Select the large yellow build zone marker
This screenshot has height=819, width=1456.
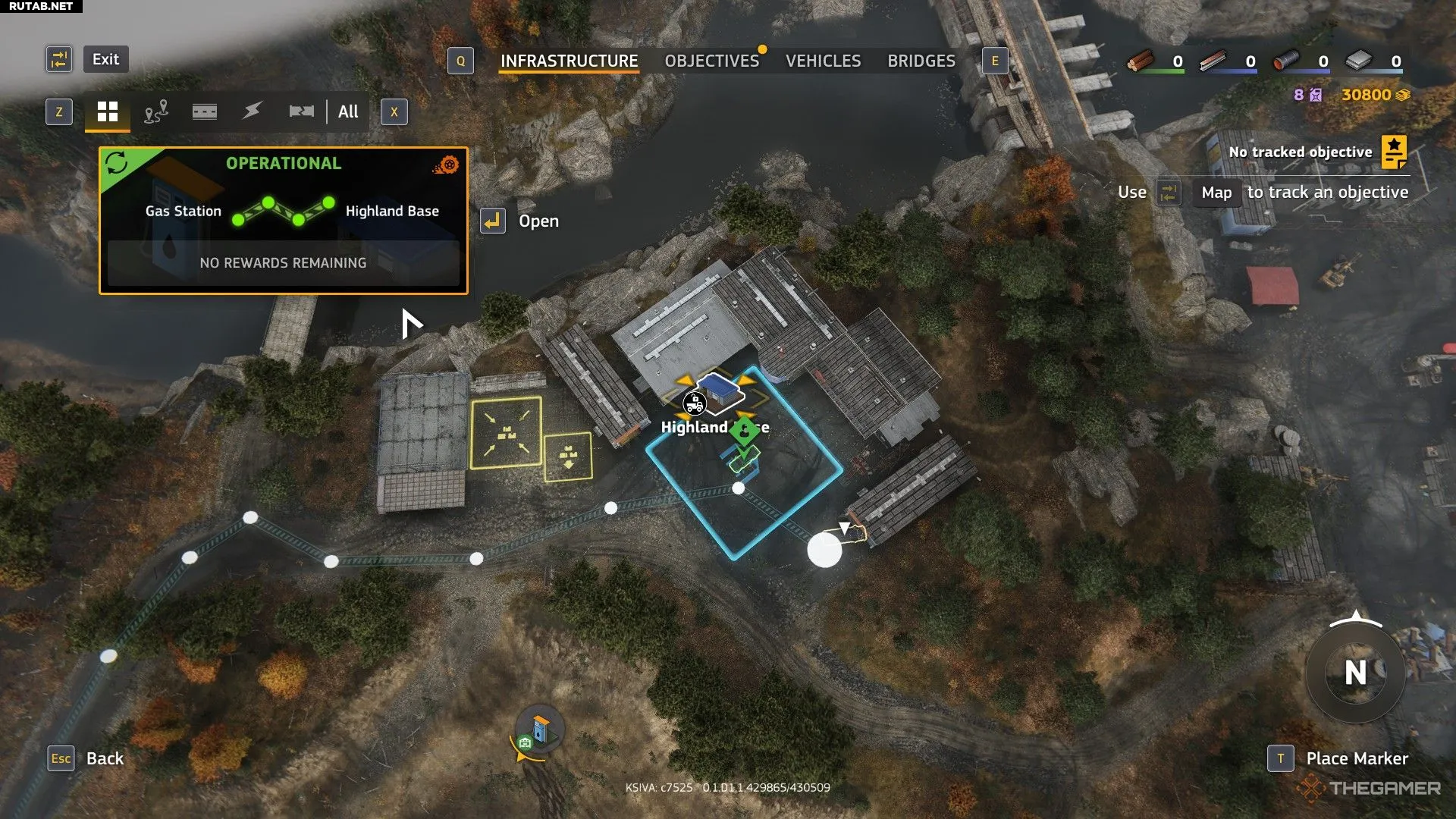506,433
